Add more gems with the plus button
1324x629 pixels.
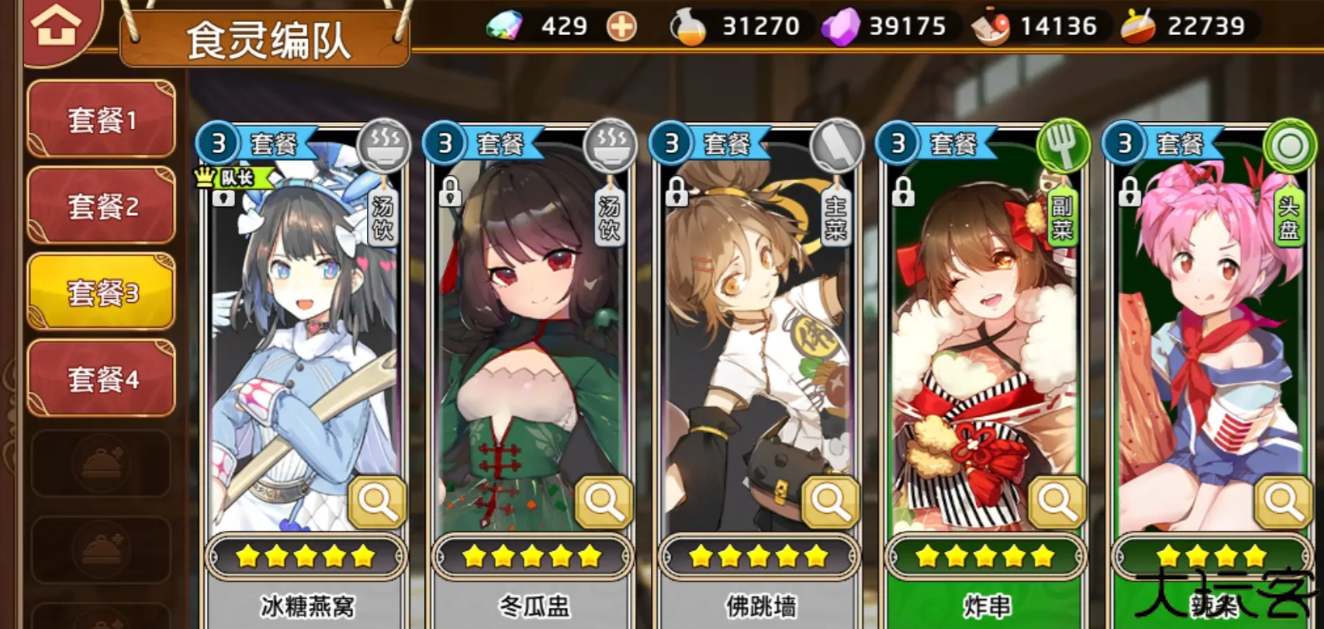tap(622, 26)
